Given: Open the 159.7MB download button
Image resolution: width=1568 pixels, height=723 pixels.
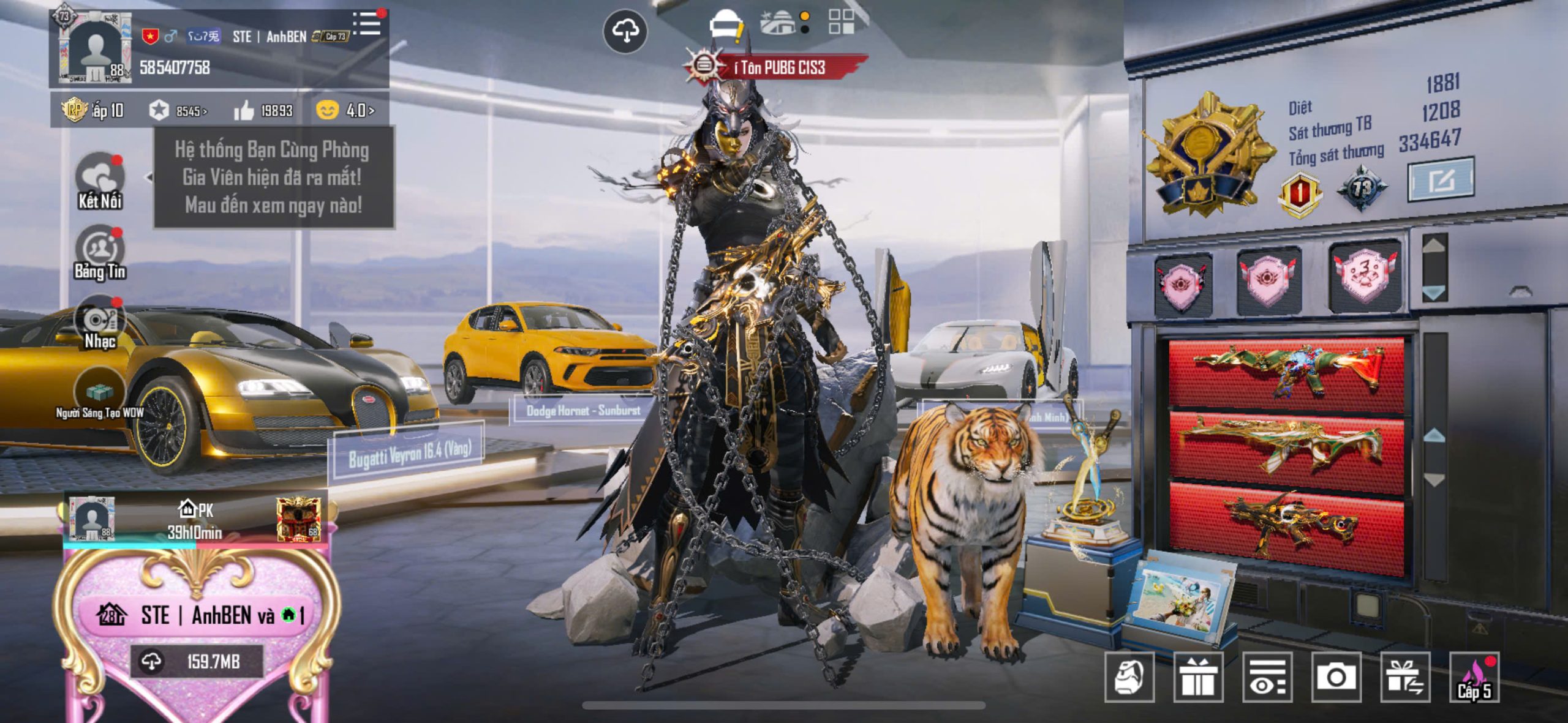Looking at the screenshot, I should click(x=197, y=662).
